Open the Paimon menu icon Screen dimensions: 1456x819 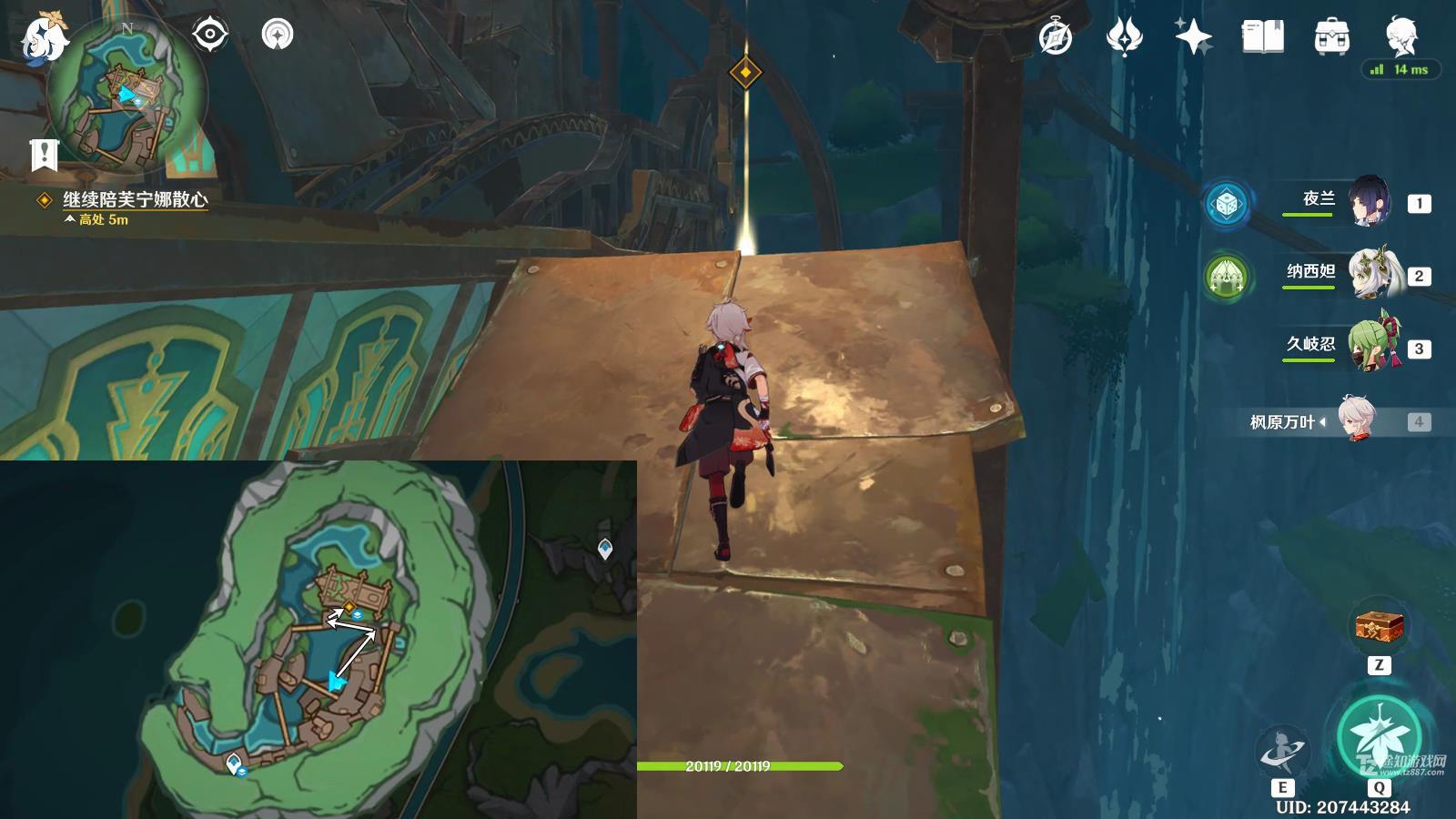(x=43, y=38)
